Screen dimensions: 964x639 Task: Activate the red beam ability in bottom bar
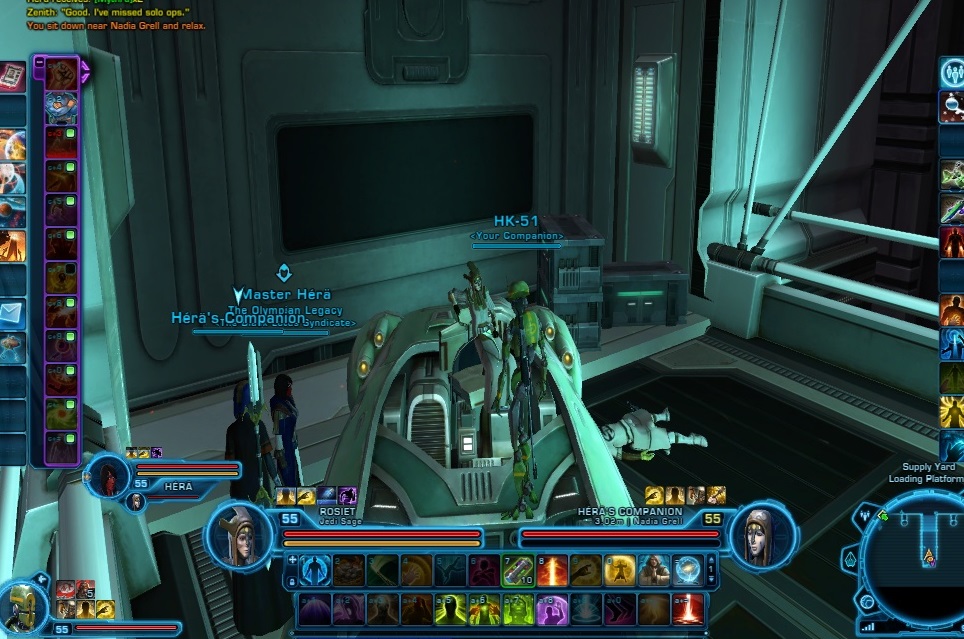(x=687, y=608)
